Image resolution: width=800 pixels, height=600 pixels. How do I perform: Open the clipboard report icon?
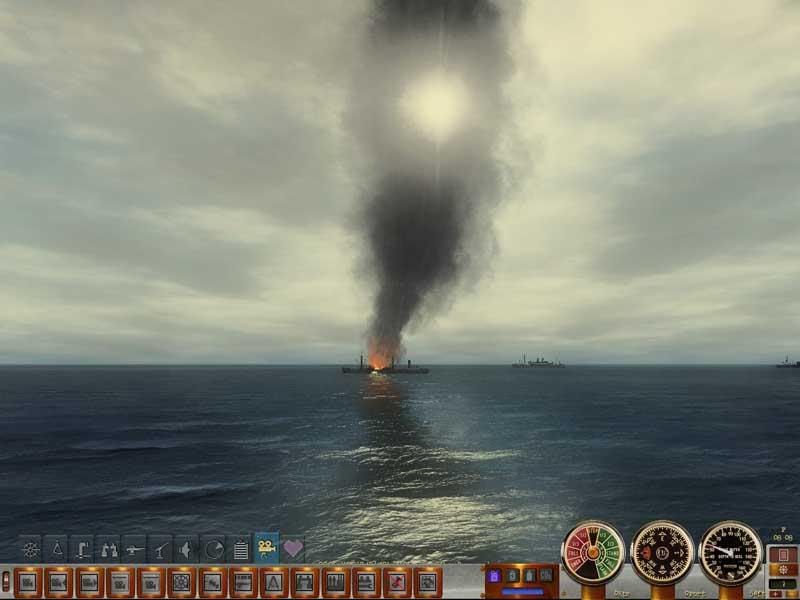coord(240,549)
